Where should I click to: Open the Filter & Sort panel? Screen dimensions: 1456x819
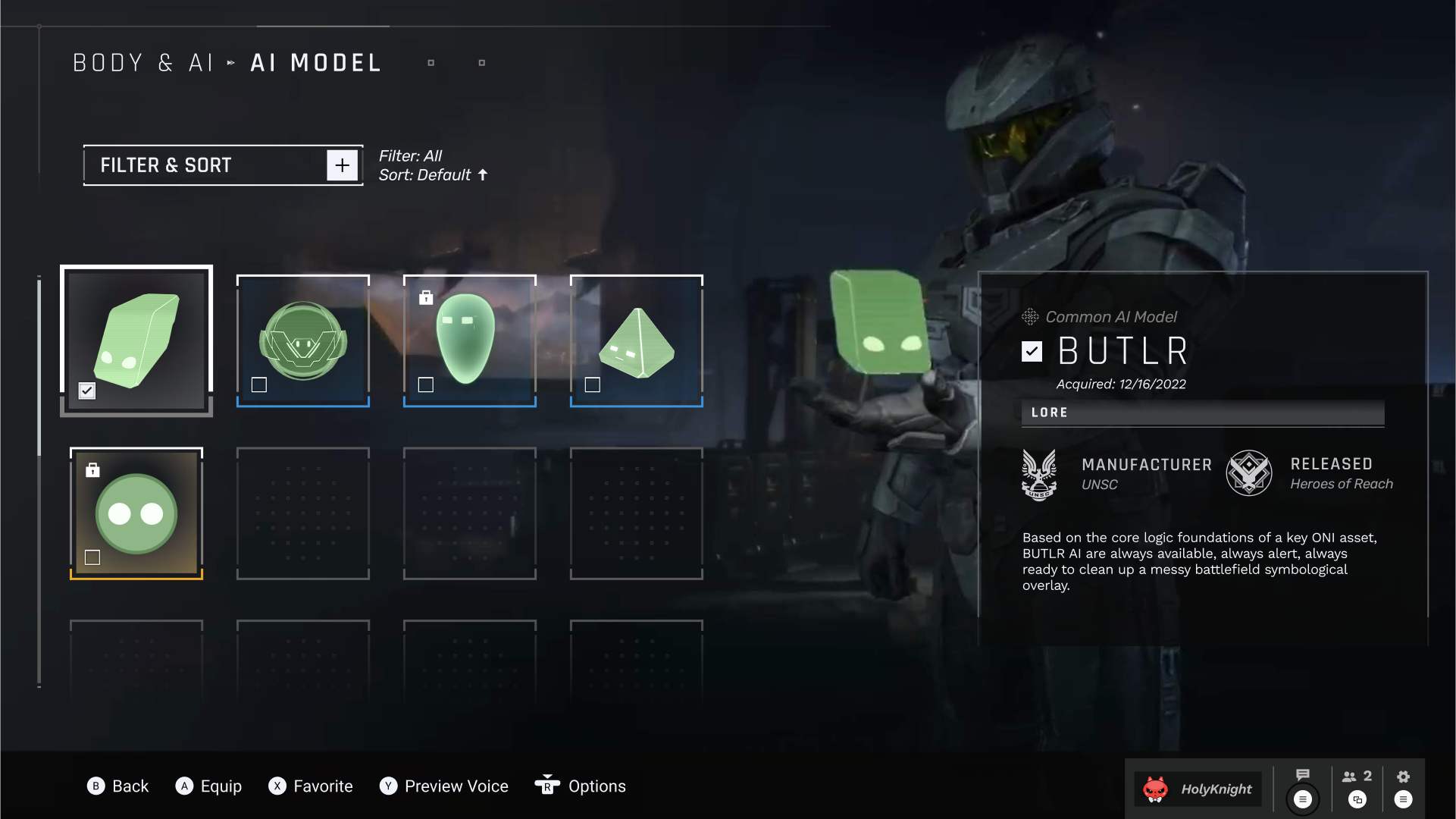pyautogui.click(x=223, y=165)
